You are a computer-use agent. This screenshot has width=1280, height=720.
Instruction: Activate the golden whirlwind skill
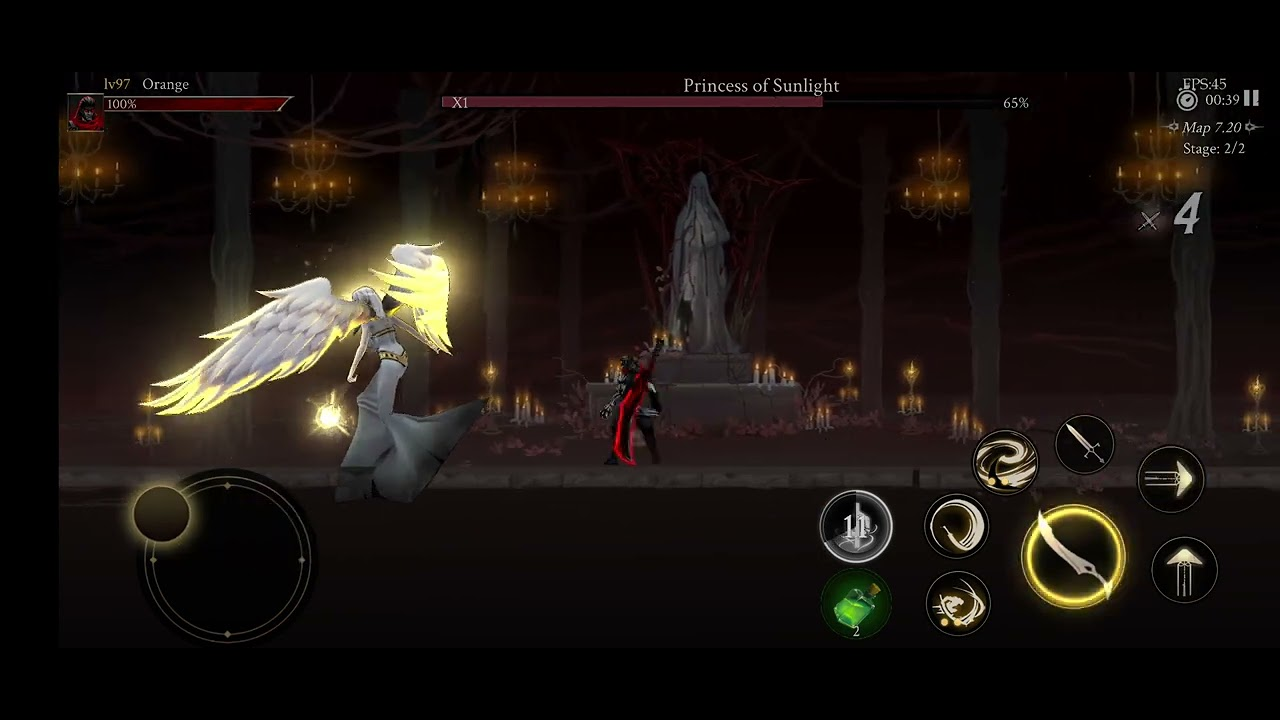point(1005,462)
